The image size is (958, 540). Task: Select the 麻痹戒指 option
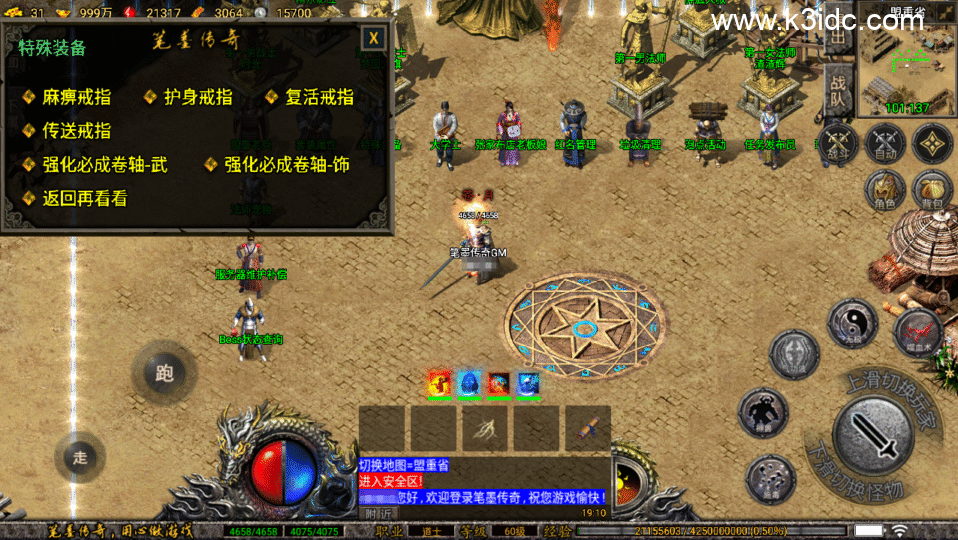pos(76,97)
